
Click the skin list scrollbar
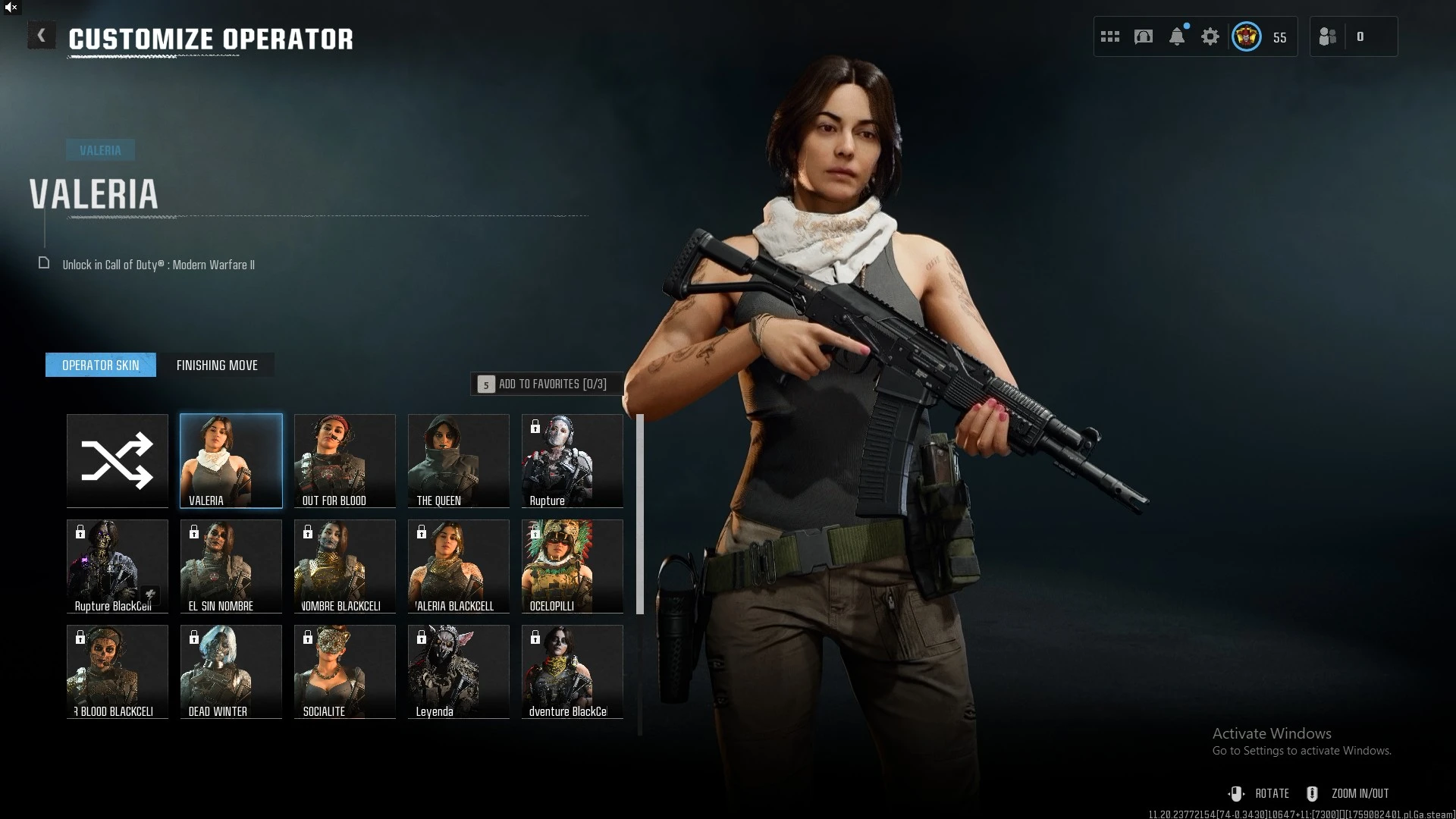(640, 514)
